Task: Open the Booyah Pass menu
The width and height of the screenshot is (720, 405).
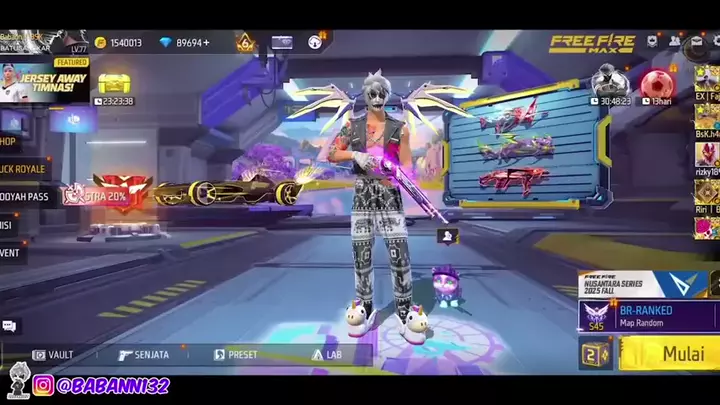Action: pos(24,197)
